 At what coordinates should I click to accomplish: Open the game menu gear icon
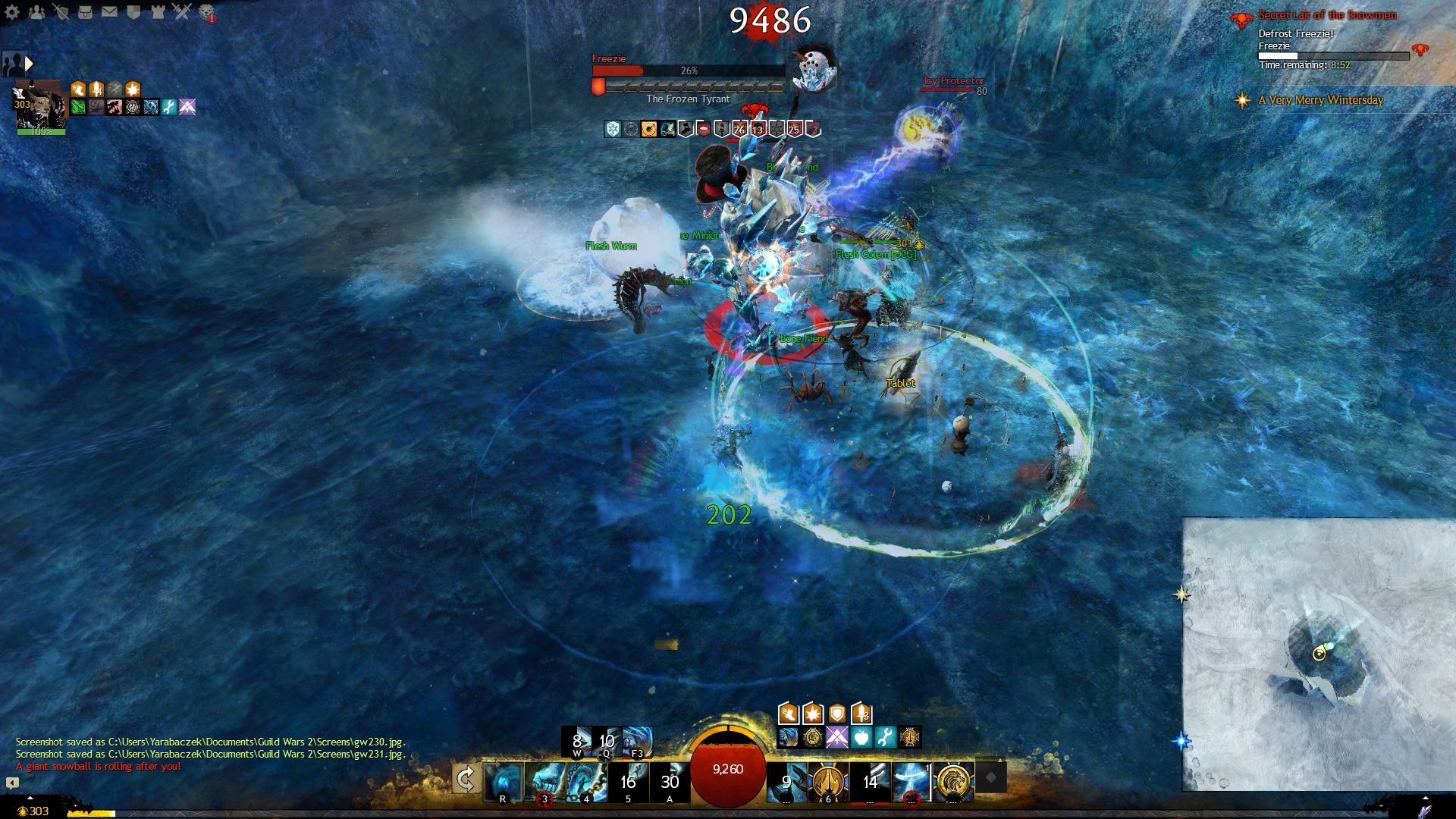tap(12, 11)
